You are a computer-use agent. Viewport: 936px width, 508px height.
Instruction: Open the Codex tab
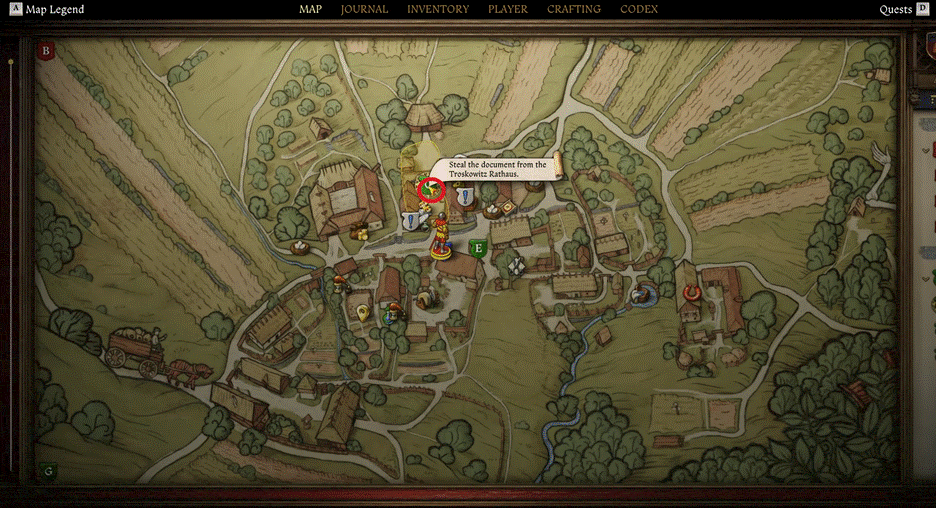639,9
